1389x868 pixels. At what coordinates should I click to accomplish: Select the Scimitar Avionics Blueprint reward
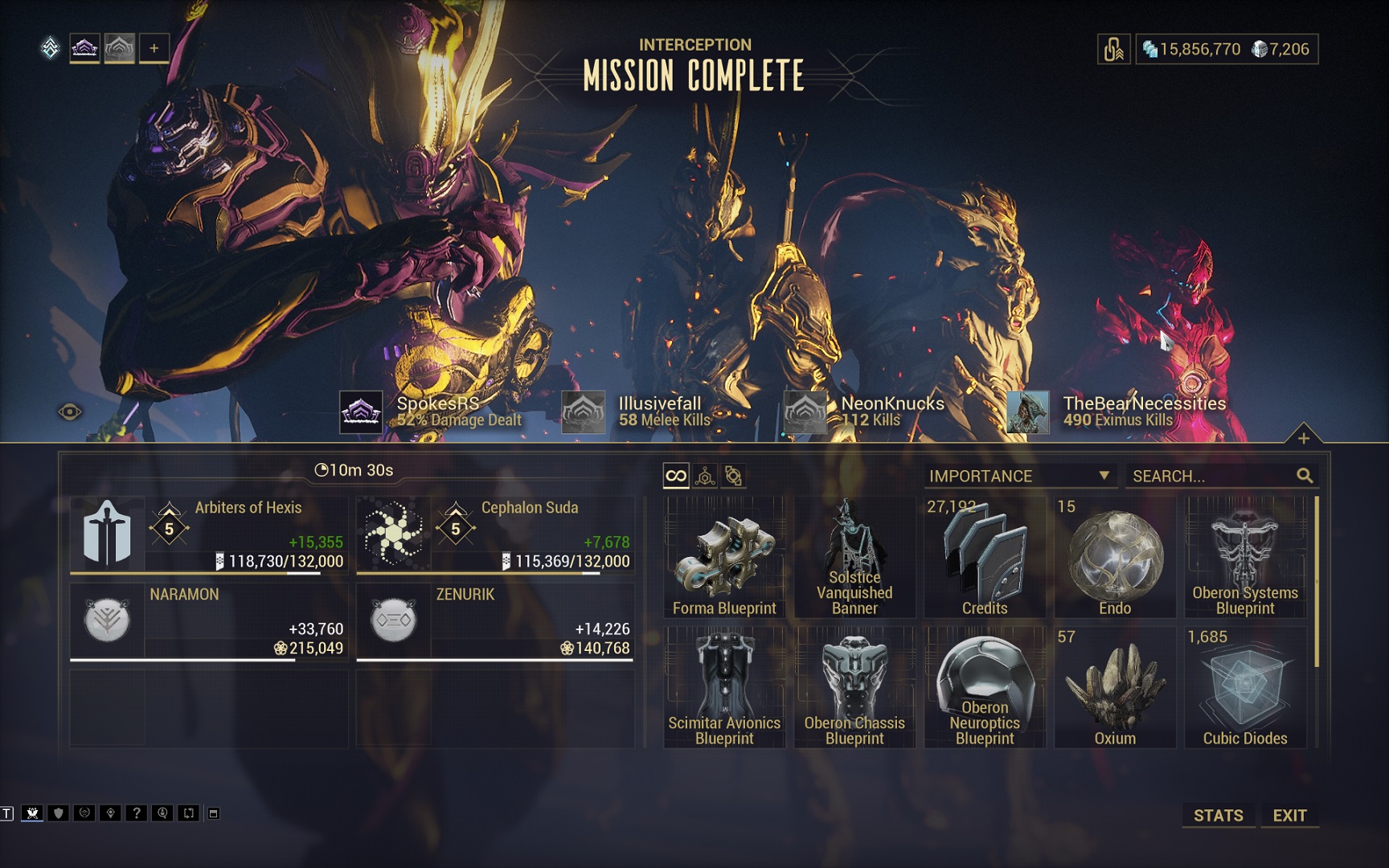[724, 687]
